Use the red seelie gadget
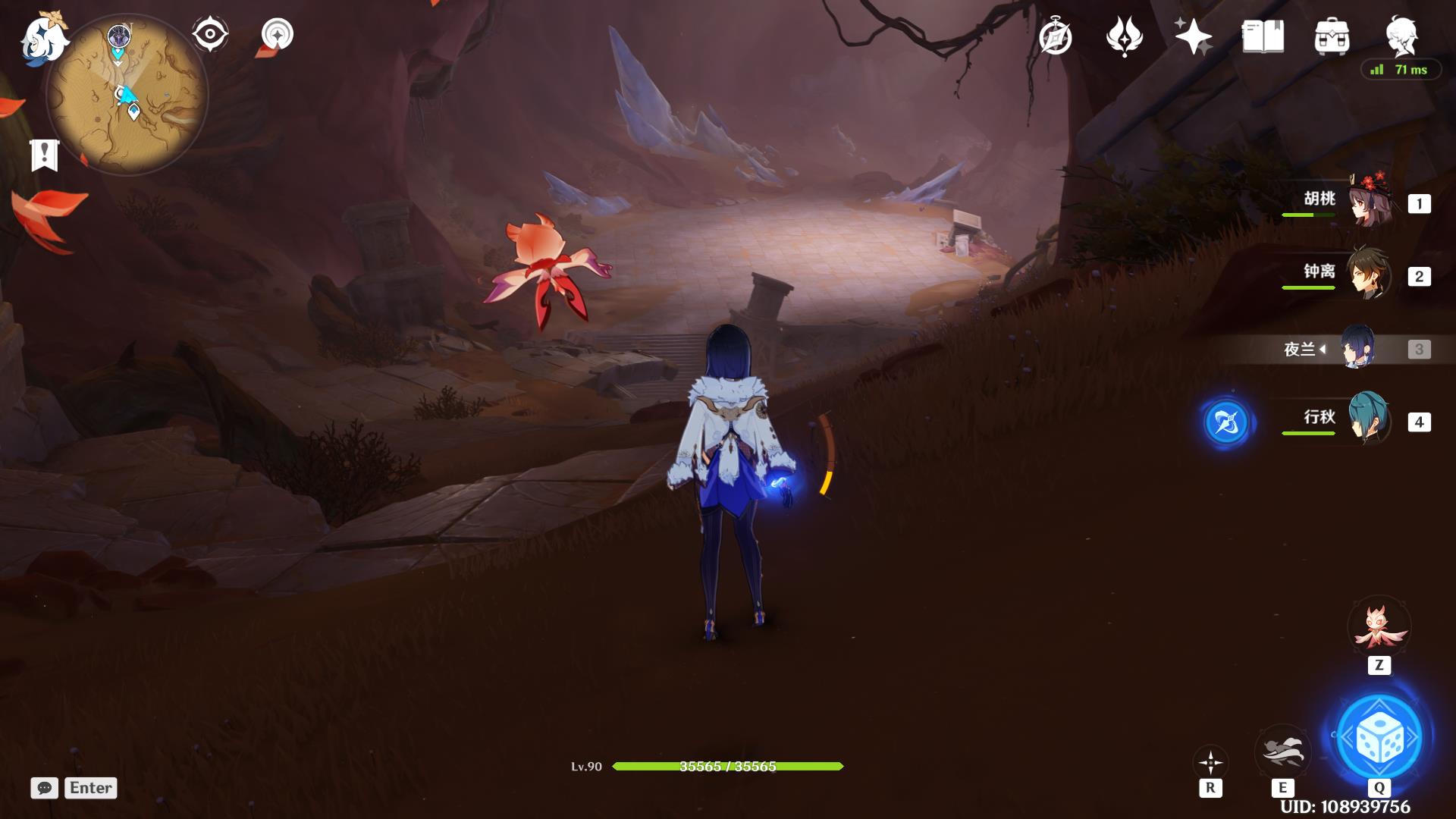This screenshot has width=1456, height=819. [x=1378, y=628]
